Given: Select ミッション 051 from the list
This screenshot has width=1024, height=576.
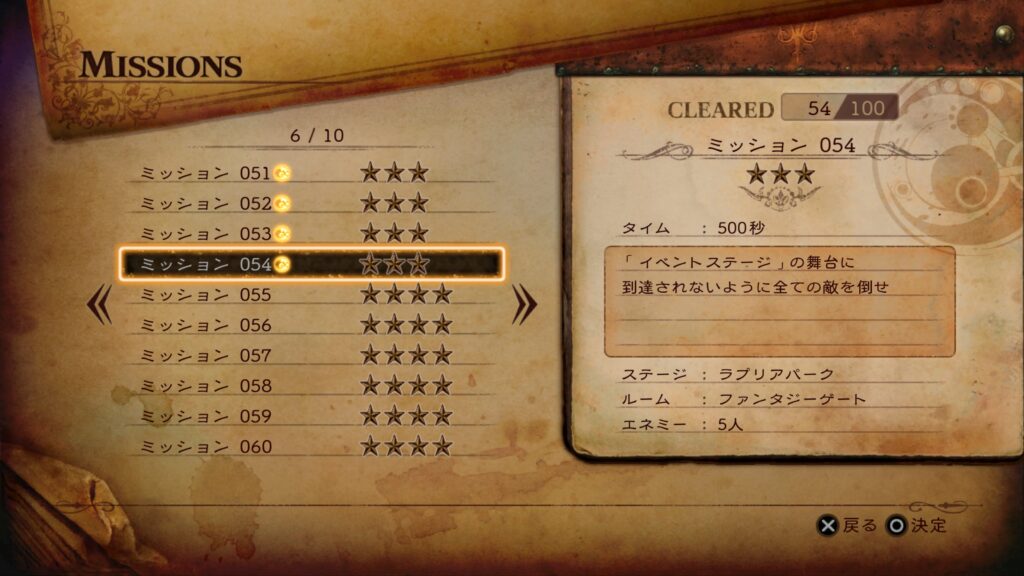Looking at the screenshot, I should click(310, 173).
